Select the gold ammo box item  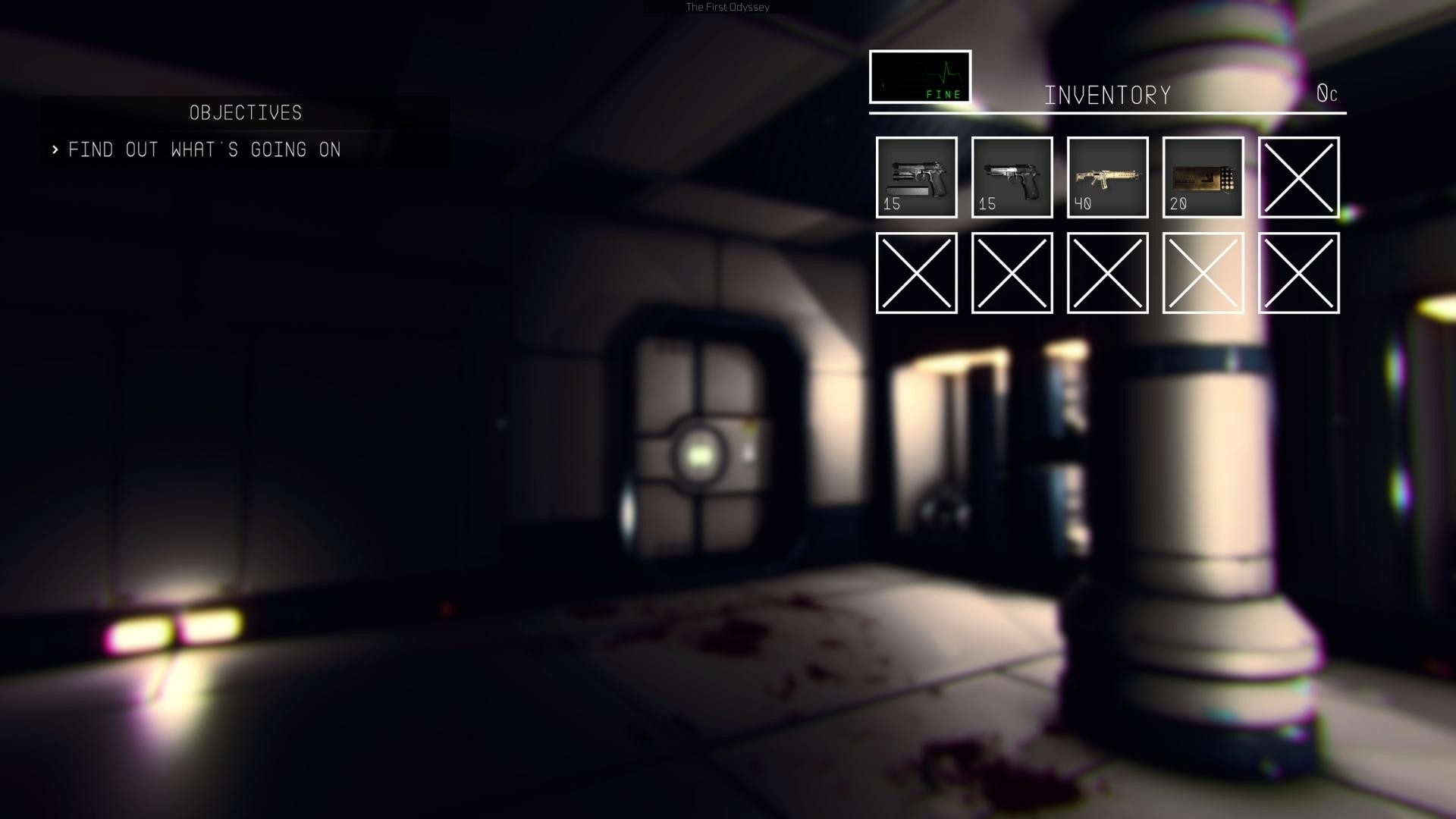tap(1203, 177)
